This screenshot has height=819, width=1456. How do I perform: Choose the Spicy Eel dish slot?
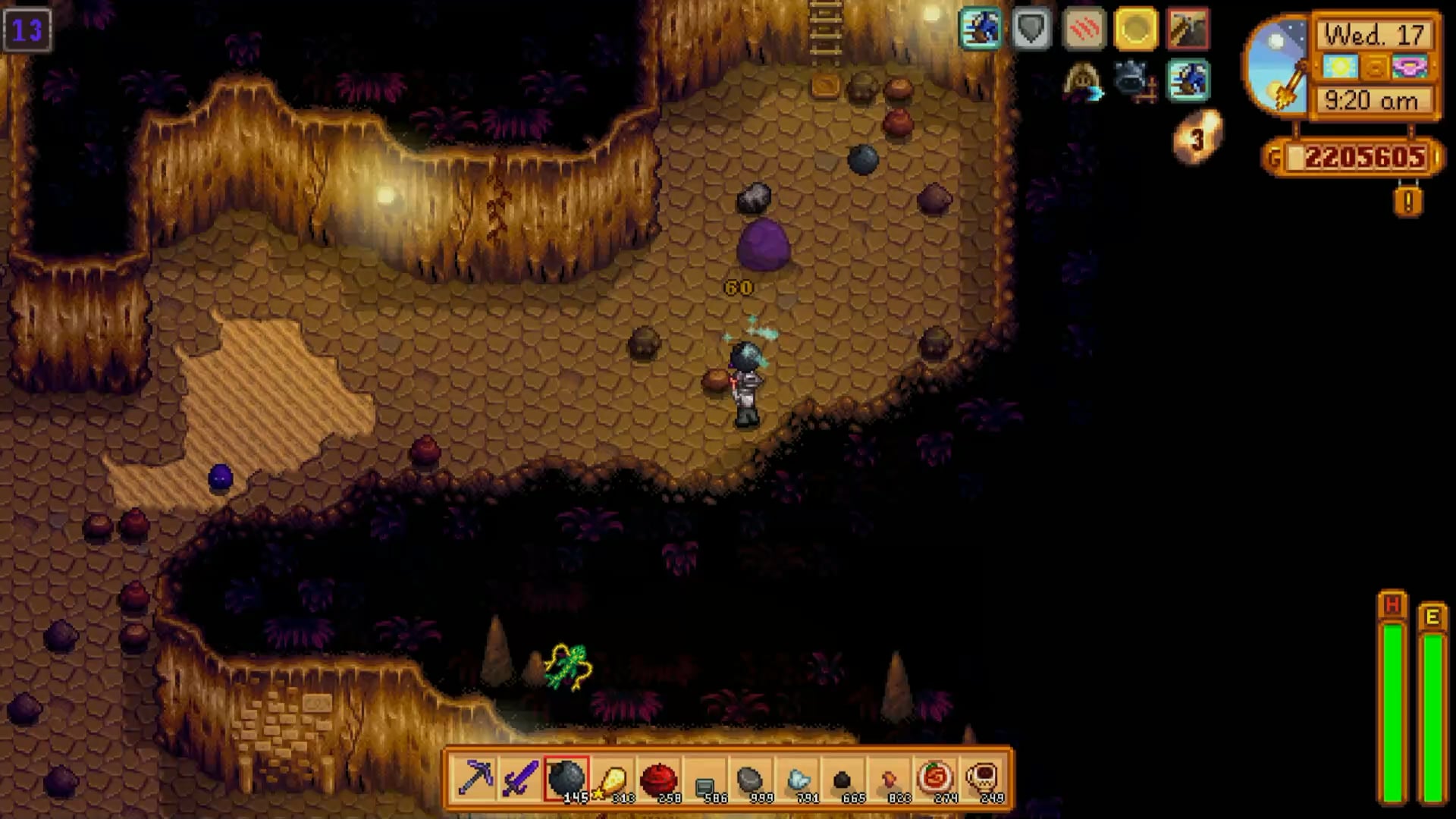click(935, 778)
